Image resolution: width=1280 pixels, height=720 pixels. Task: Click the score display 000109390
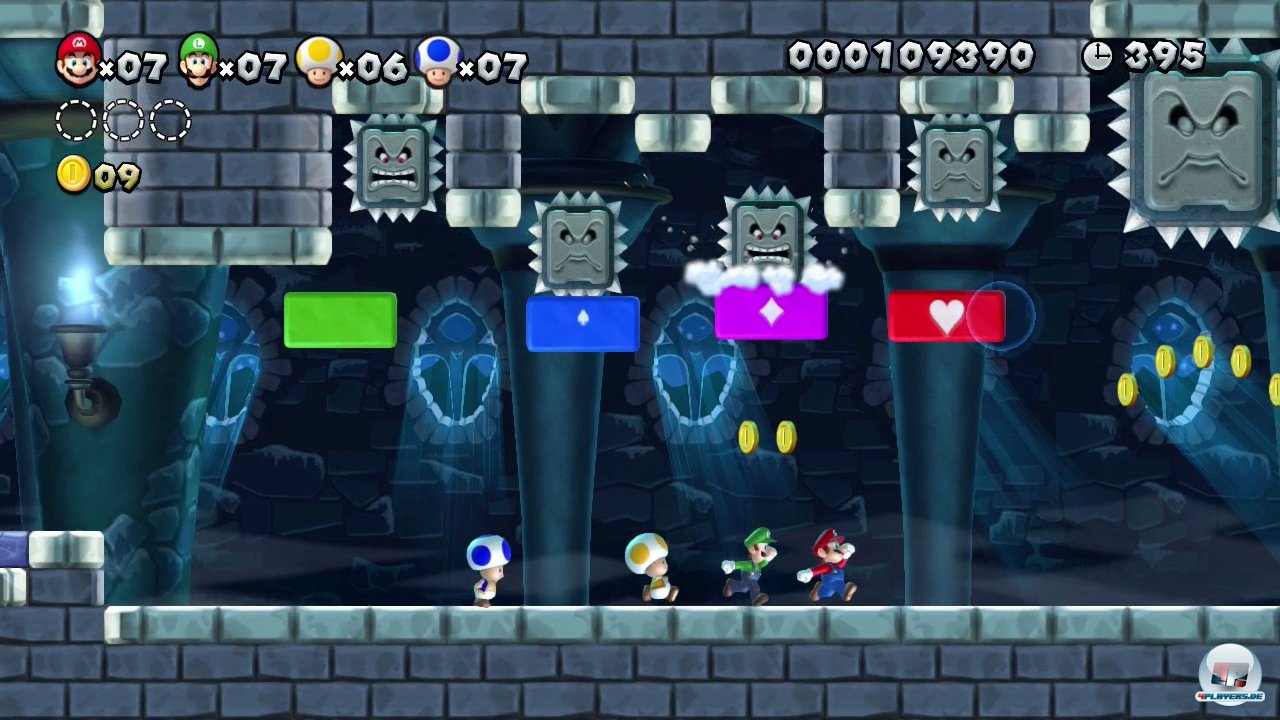(912, 55)
